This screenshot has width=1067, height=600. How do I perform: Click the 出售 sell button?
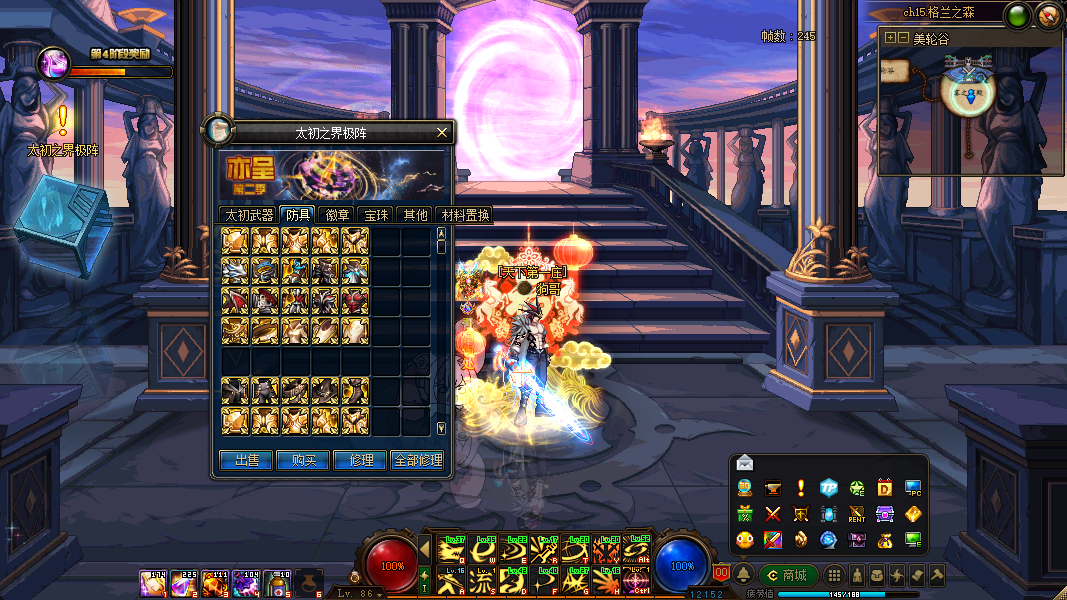[246, 460]
